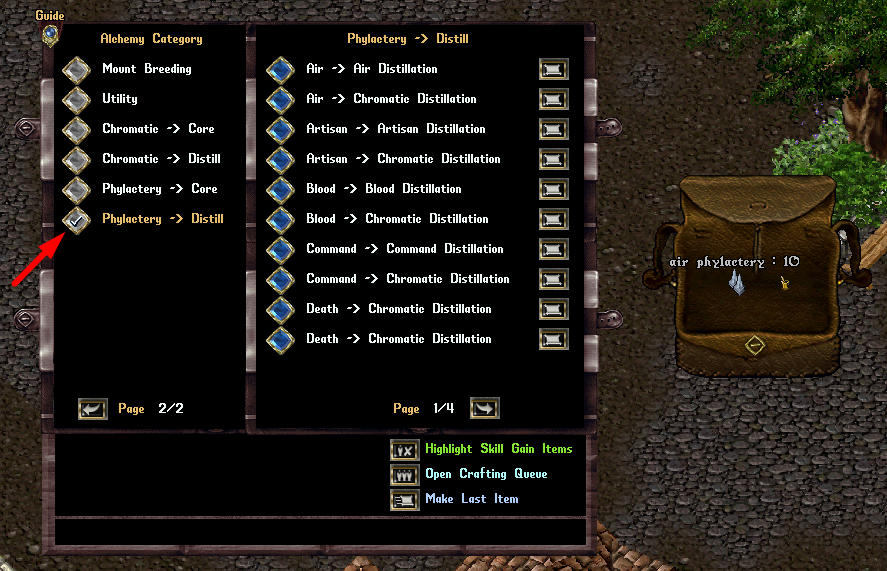Open the Chromatic -> Core category
The image size is (887, 571).
76,130
